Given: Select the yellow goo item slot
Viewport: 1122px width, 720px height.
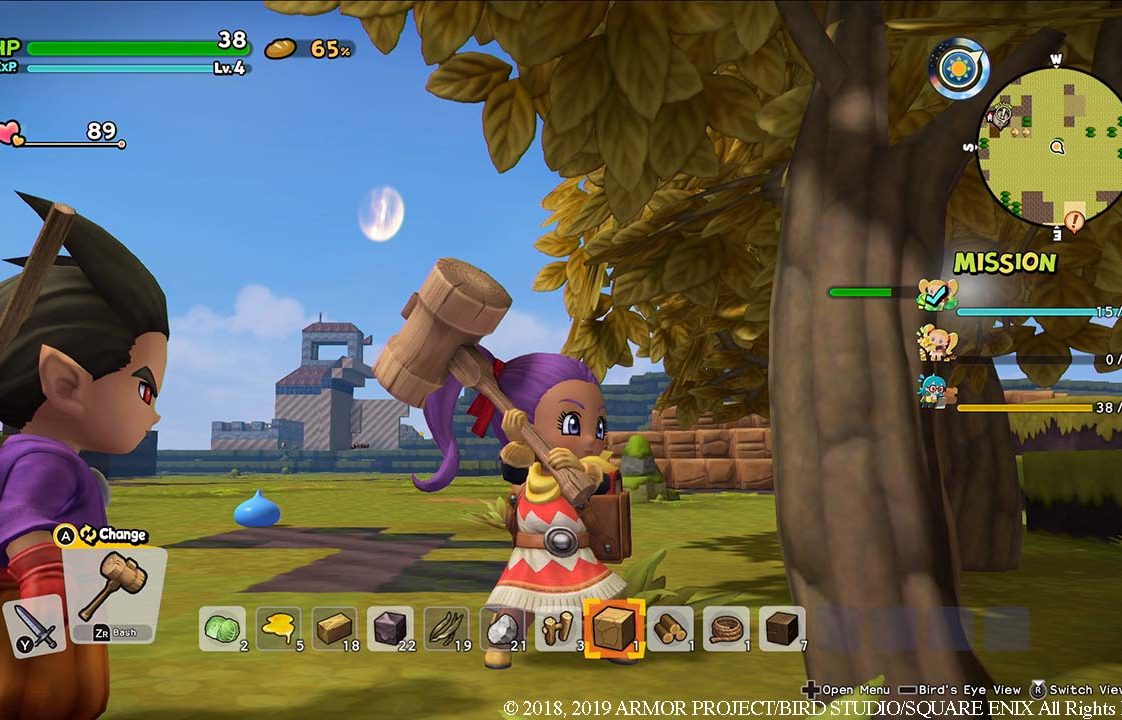Looking at the screenshot, I should pos(277,629).
